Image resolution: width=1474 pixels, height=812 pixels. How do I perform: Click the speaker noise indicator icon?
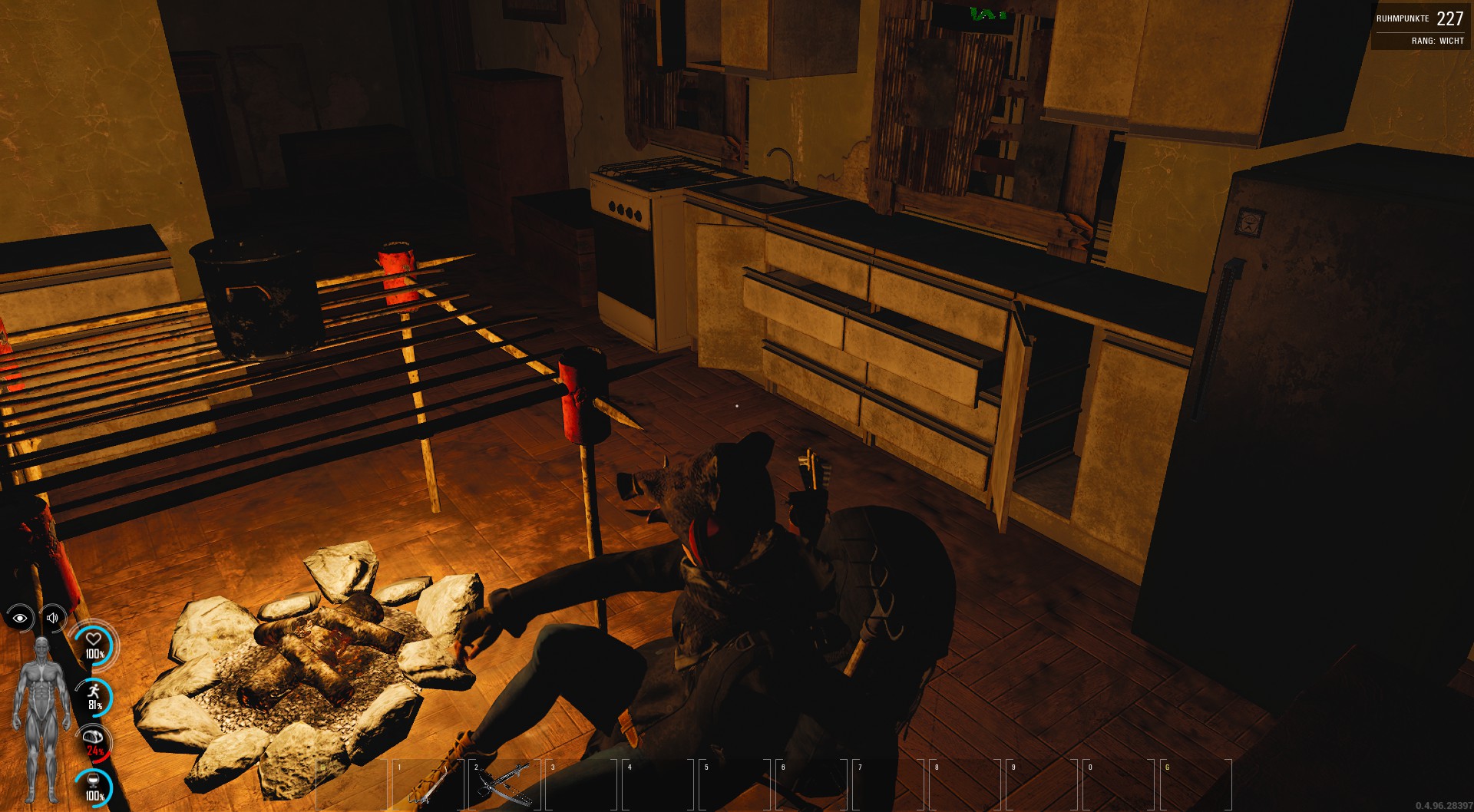click(52, 618)
